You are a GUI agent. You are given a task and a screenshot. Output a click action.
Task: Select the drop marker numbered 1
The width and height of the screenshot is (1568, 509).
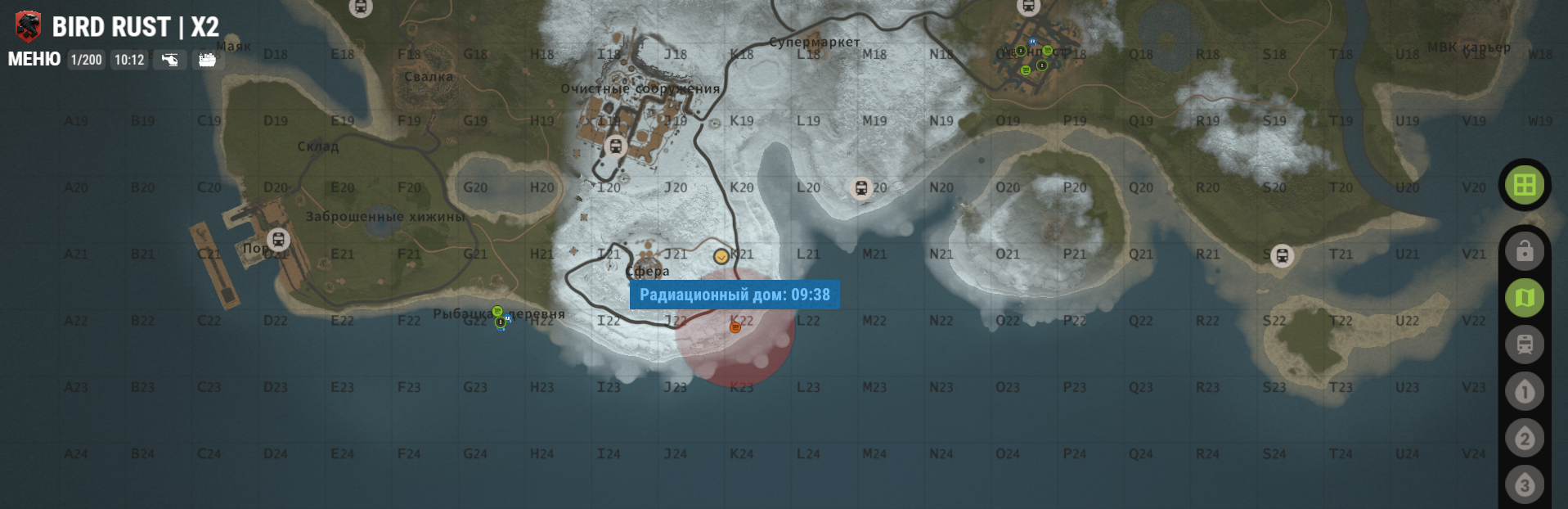pyautogui.click(x=1524, y=392)
